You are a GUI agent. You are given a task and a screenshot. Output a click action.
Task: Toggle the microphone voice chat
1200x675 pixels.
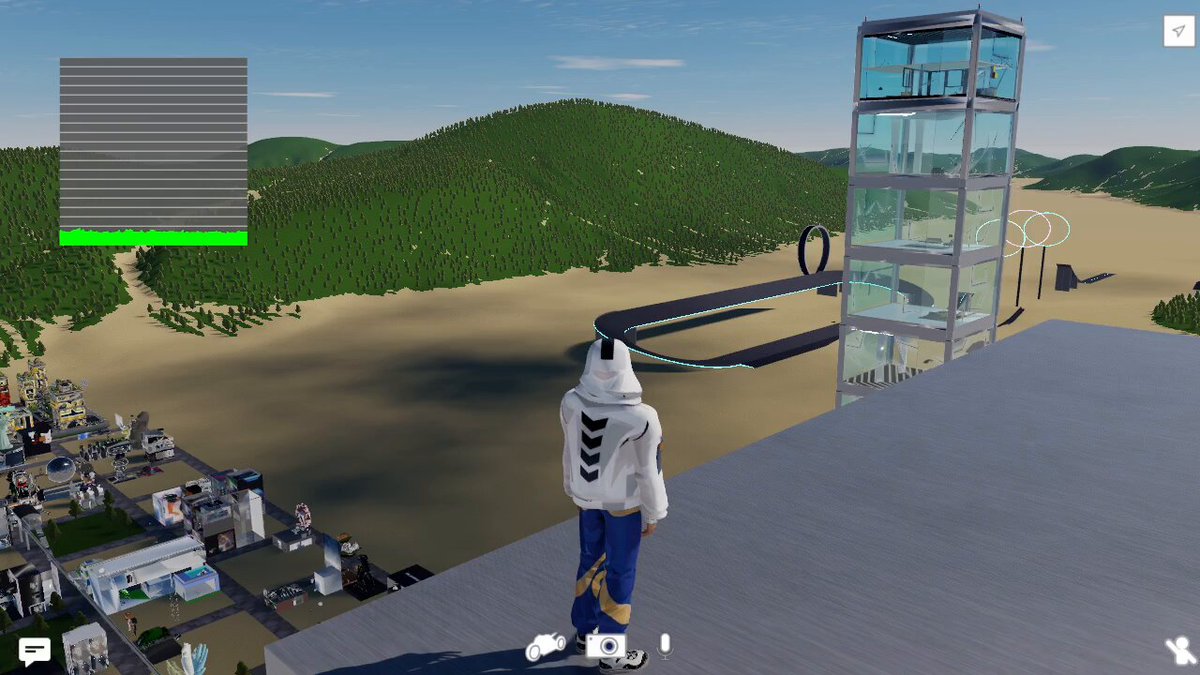[x=665, y=646]
